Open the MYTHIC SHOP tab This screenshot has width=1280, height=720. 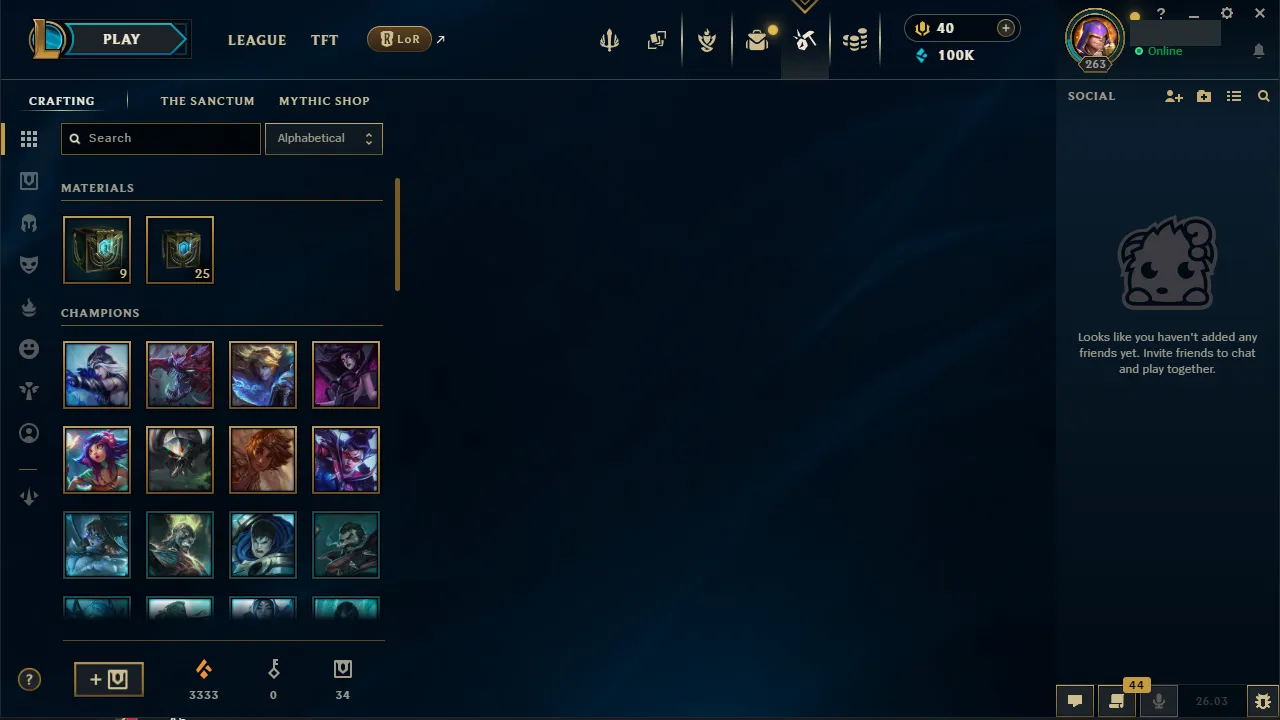pyautogui.click(x=324, y=101)
